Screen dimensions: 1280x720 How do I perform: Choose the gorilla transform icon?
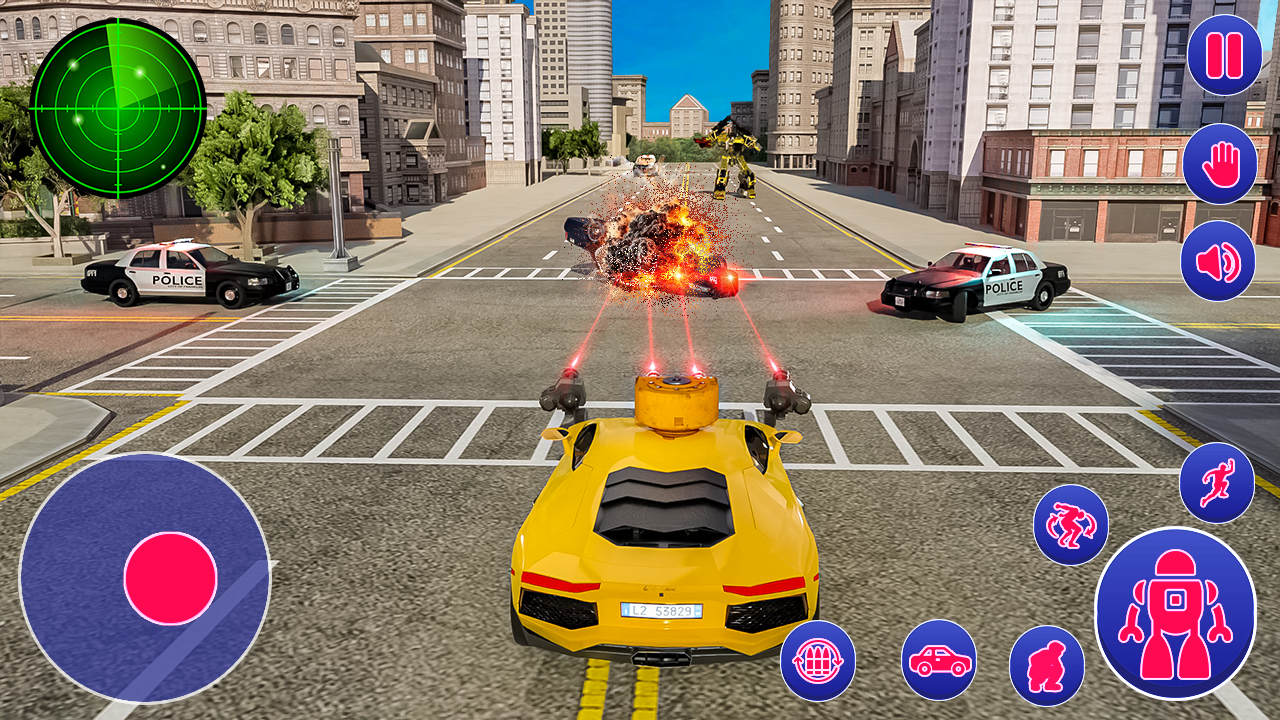click(x=1046, y=661)
